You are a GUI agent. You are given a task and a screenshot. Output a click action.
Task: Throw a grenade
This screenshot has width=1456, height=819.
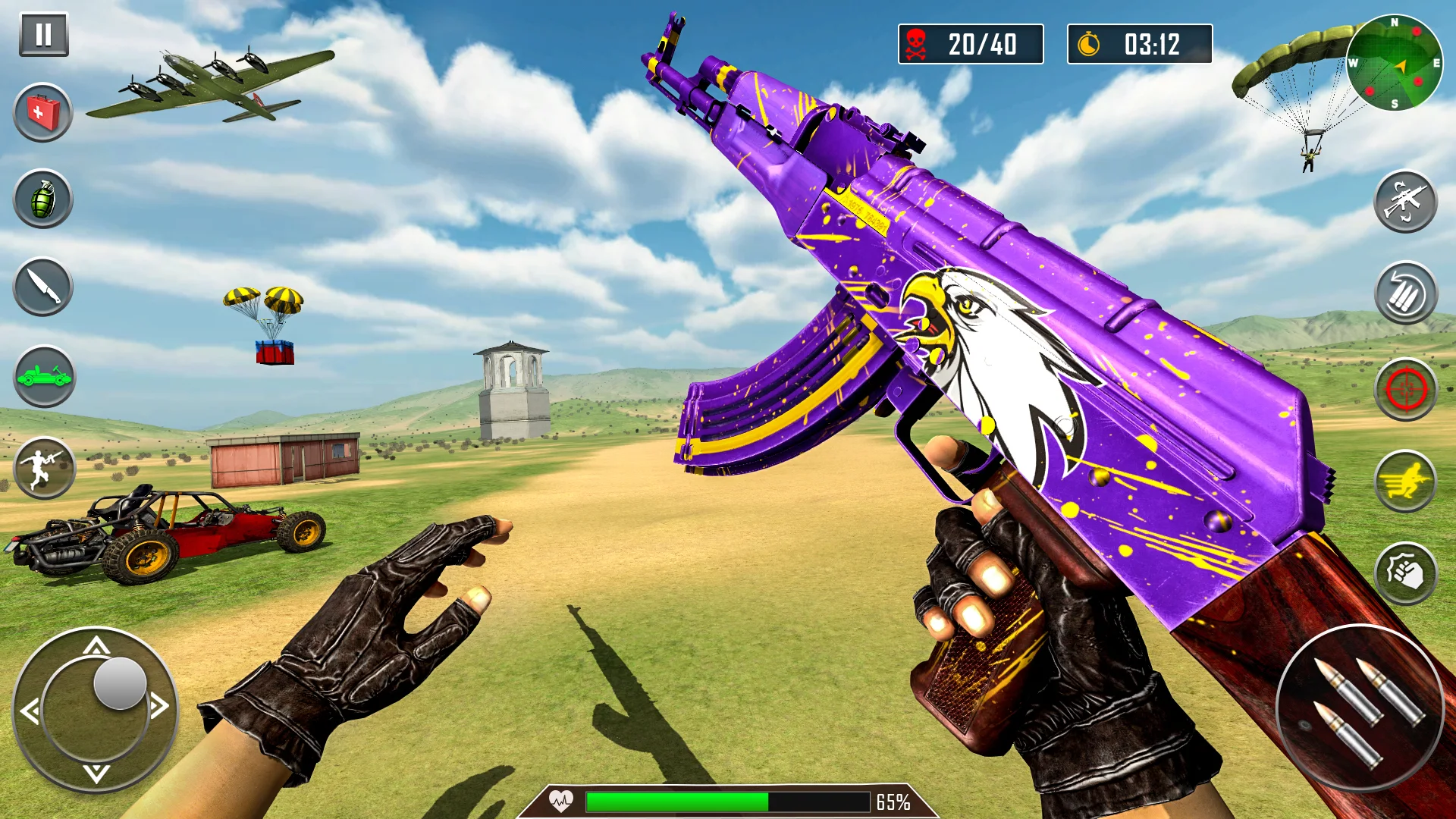(x=43, y=199)
